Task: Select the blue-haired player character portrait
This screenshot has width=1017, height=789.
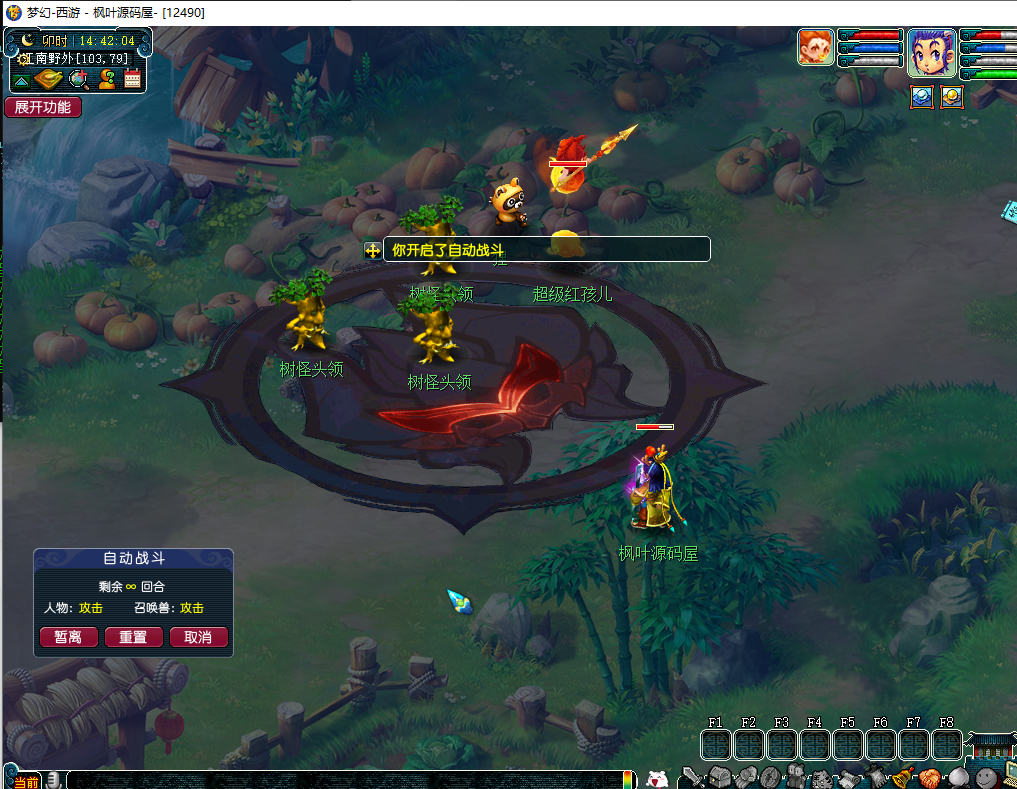Action: (930, 52)
